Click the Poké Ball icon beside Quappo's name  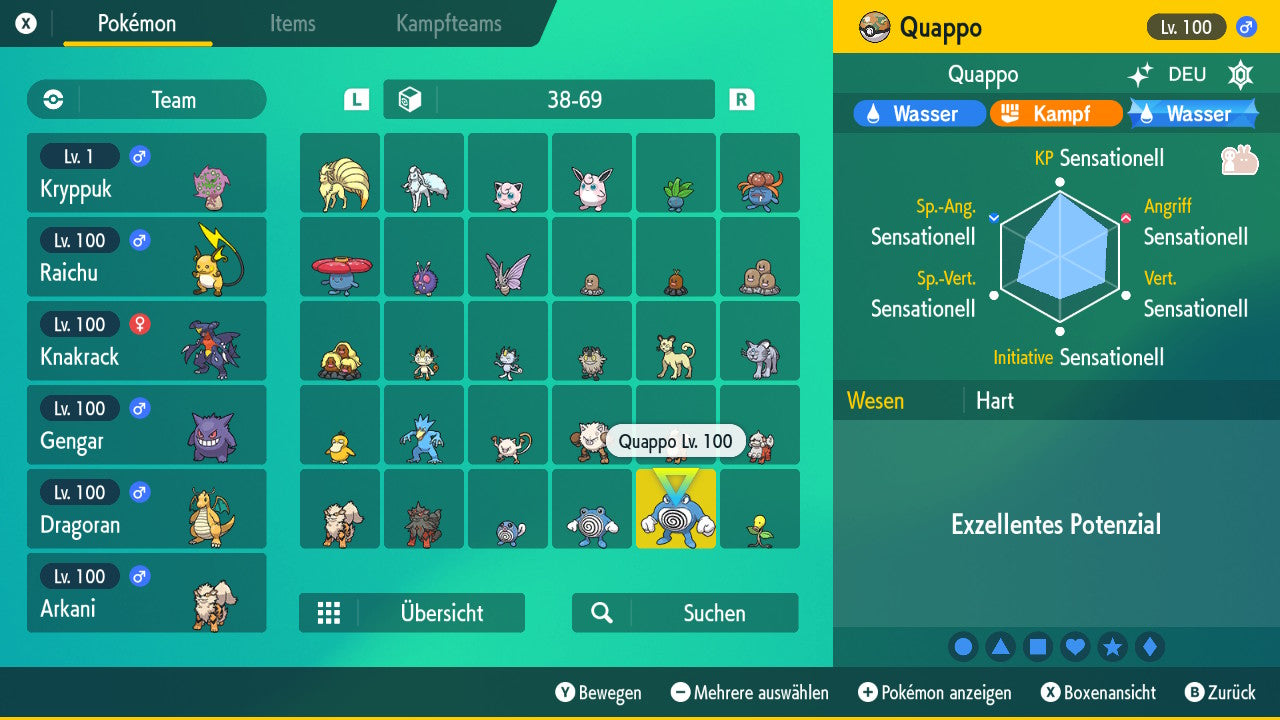point(873,27)
